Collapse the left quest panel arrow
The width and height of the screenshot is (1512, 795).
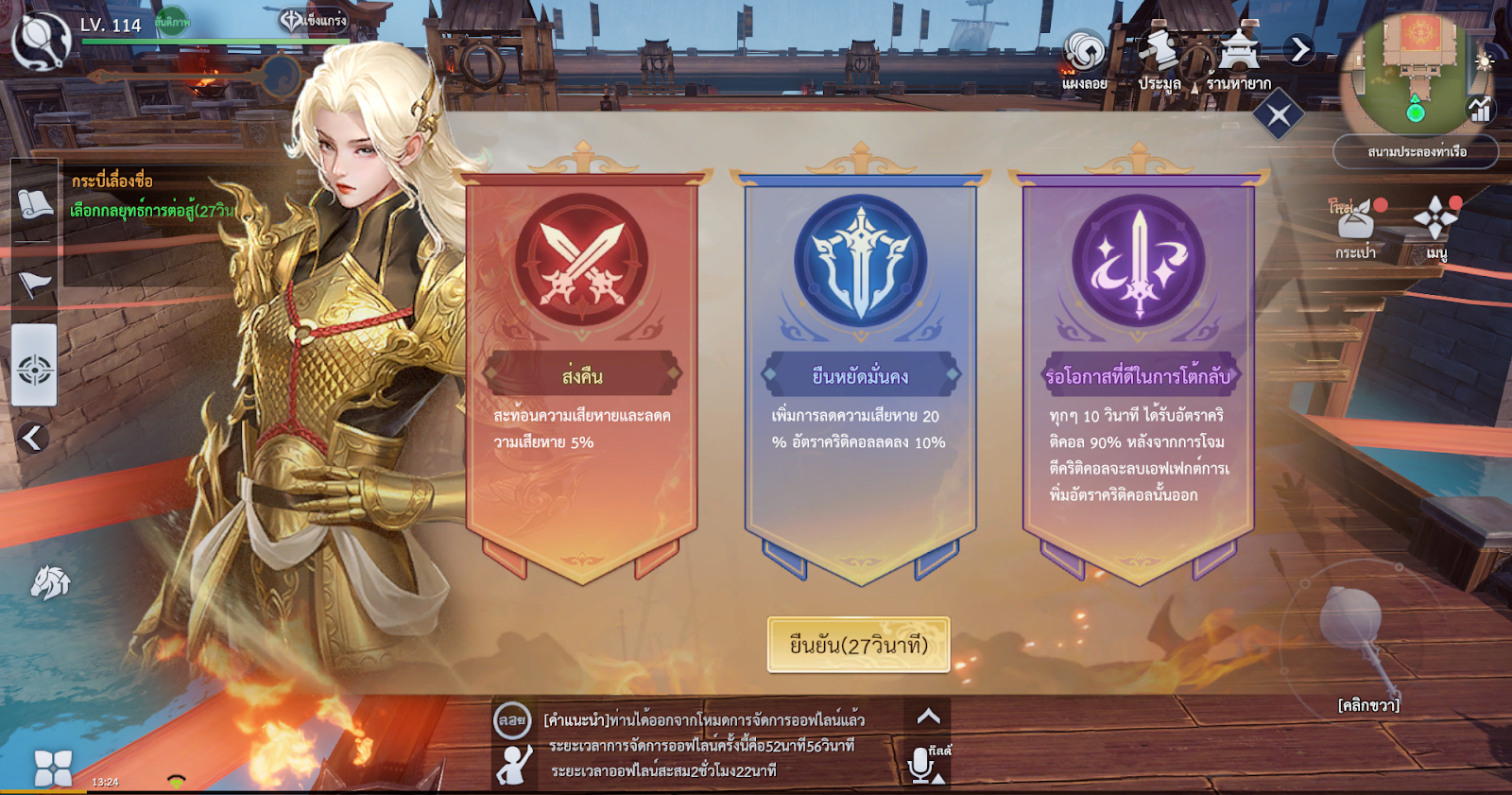tap(33, 438)
